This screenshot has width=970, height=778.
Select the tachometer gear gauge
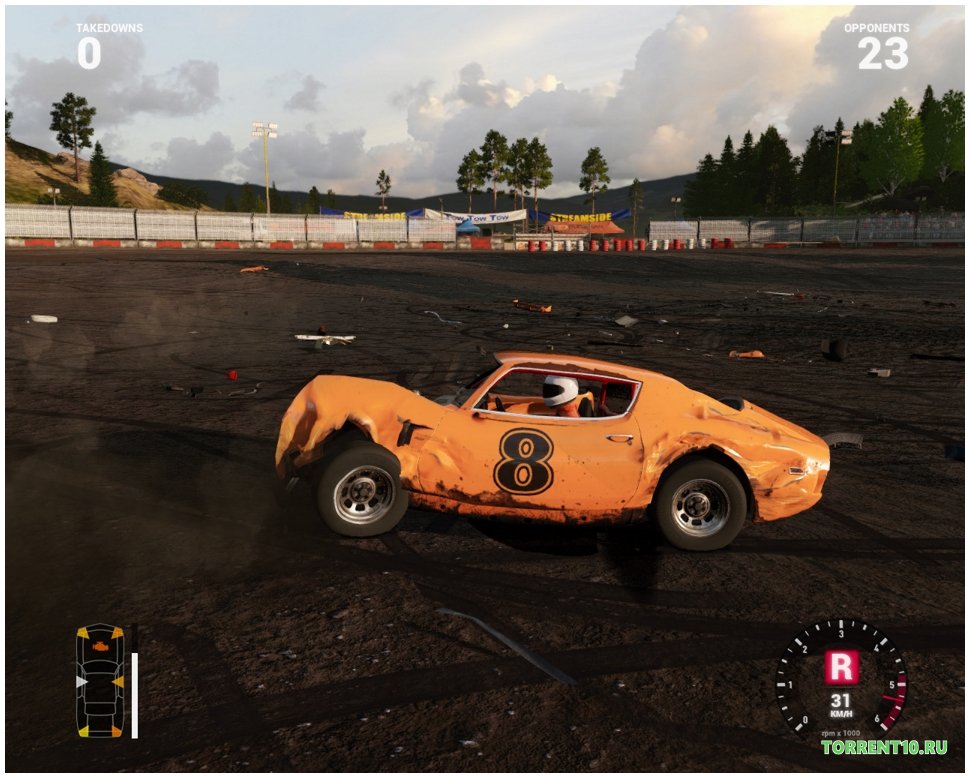click(841, 676)
